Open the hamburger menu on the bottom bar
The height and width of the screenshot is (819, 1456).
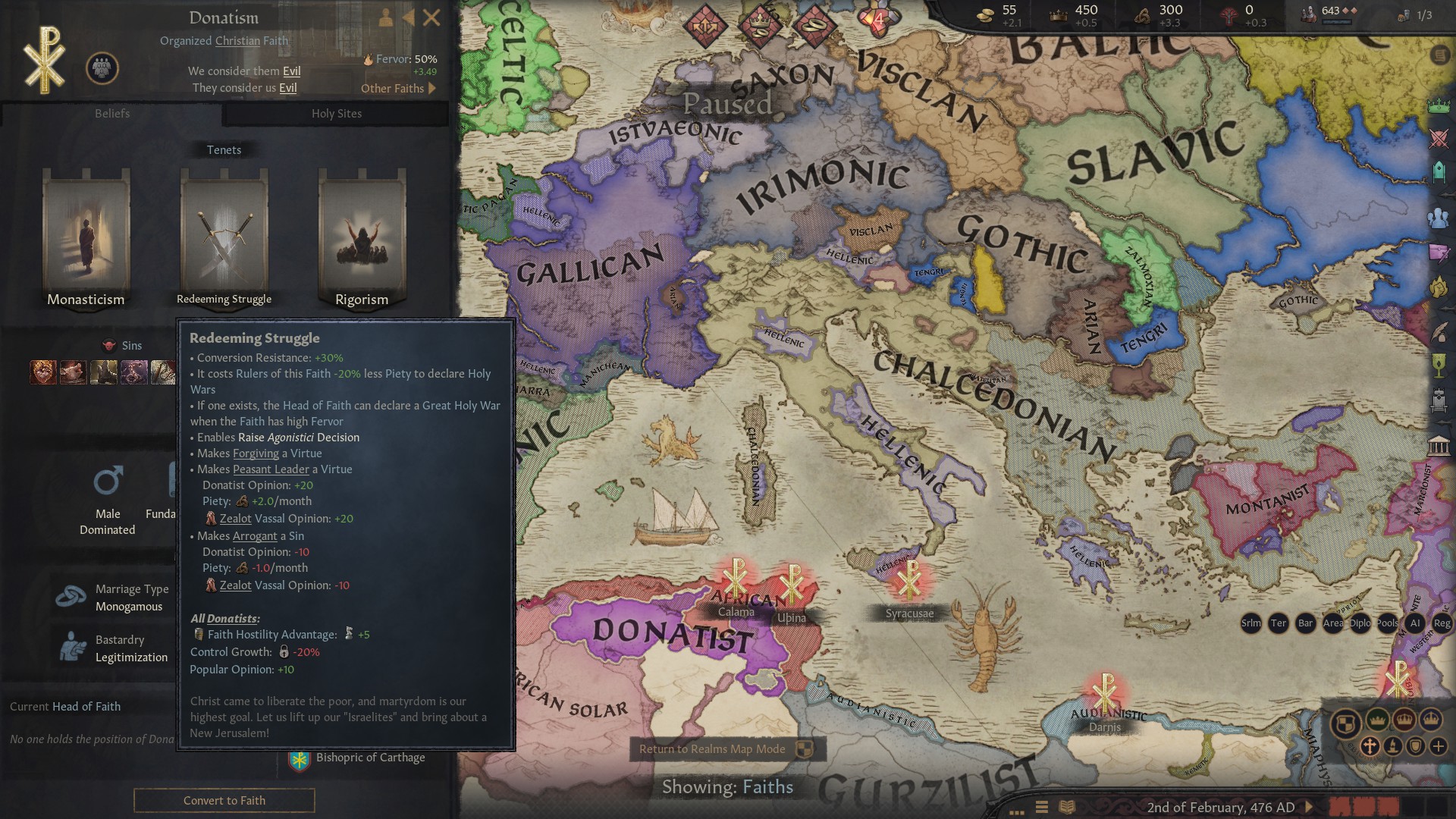[1043, 806]
